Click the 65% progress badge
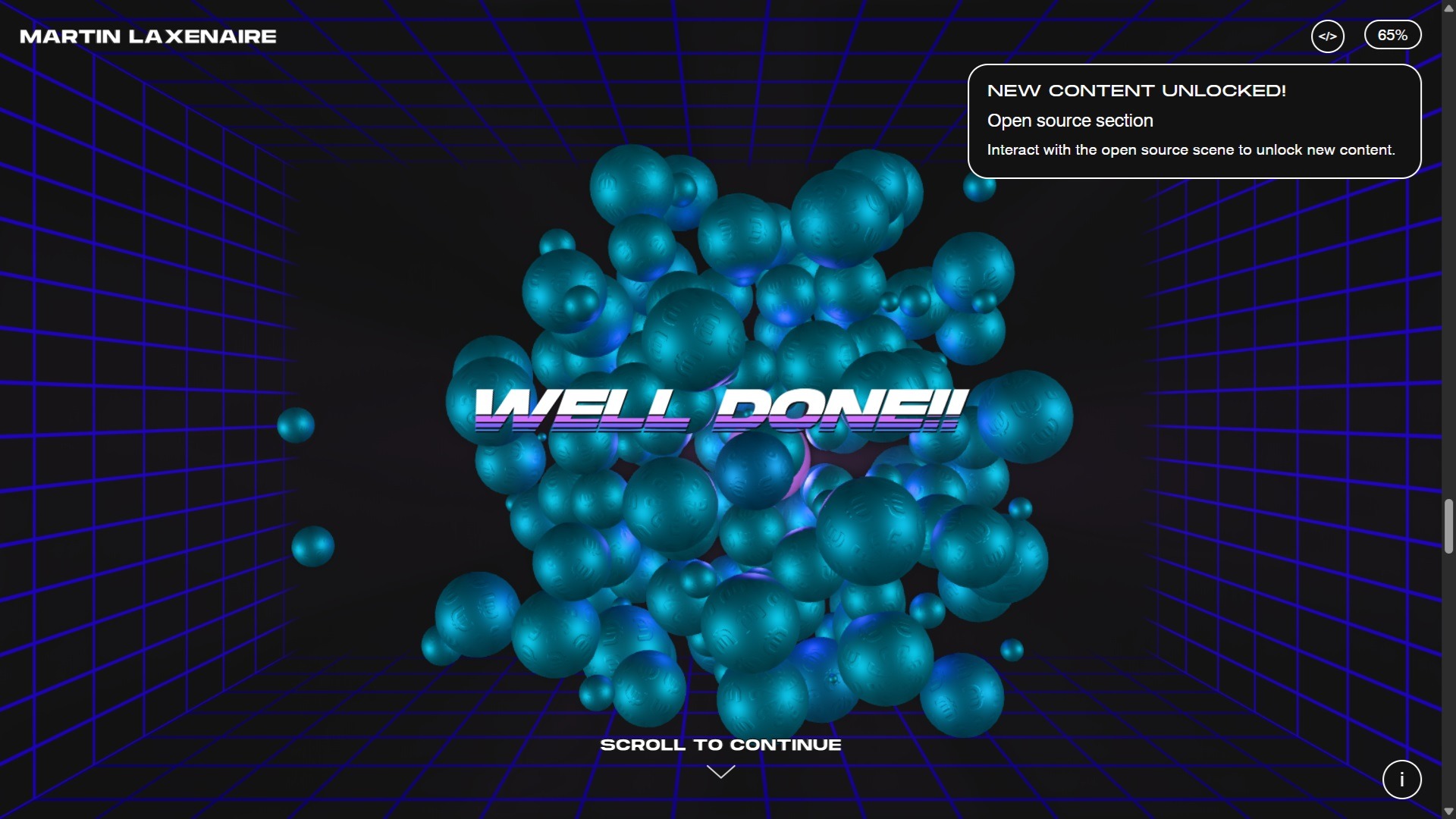 (1393, 34)
